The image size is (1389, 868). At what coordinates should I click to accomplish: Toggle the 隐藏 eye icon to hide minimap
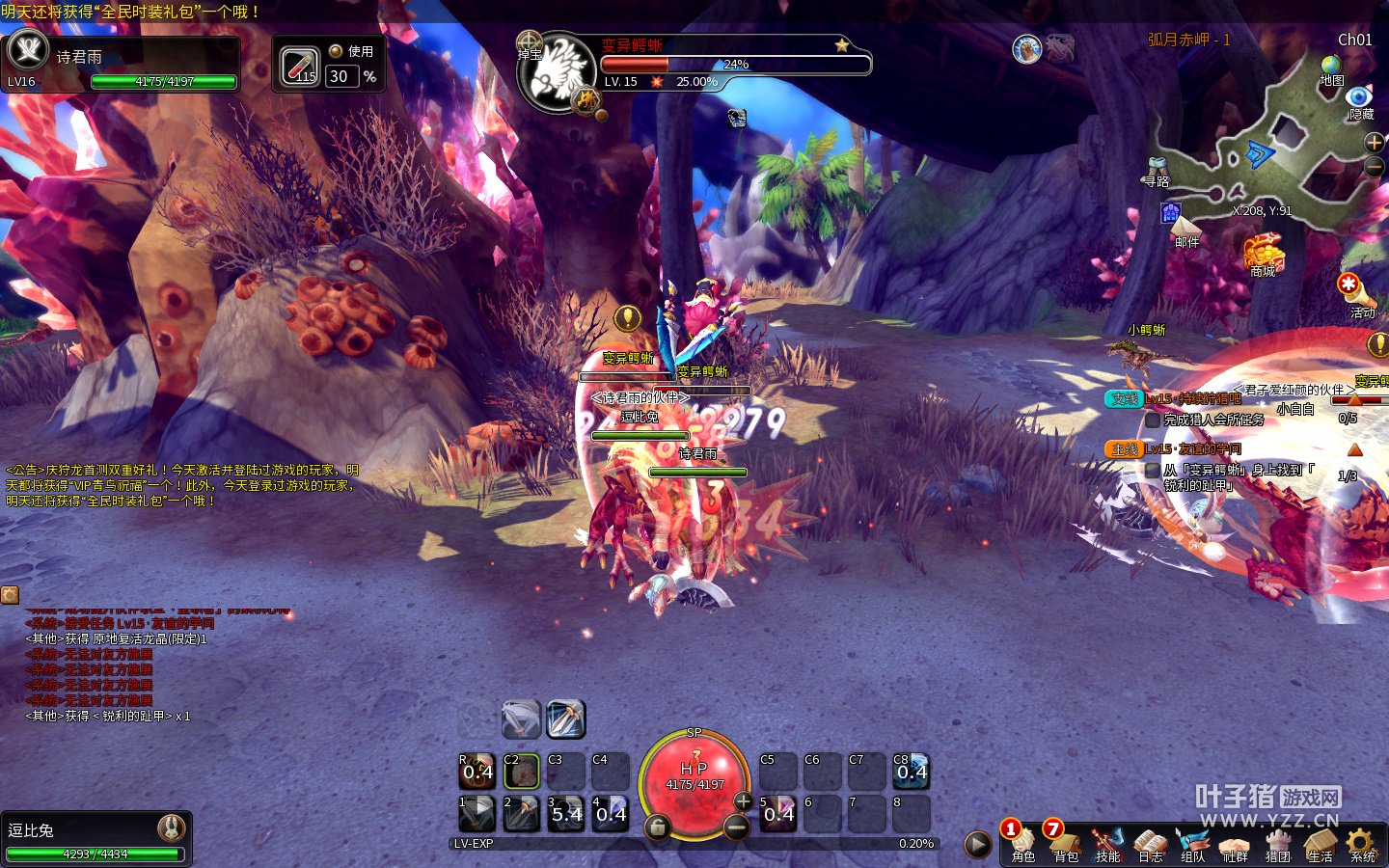tap(1359, 98)
